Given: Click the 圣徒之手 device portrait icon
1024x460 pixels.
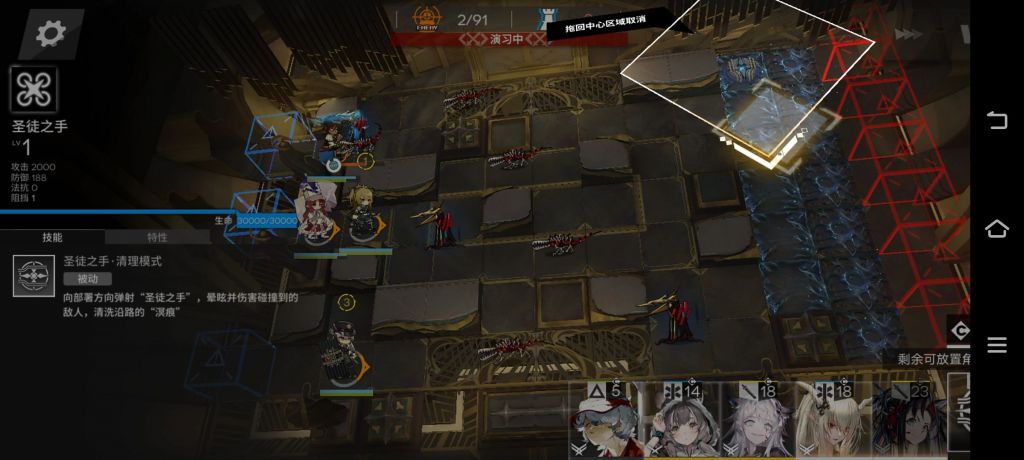Looking at the screenshot, I should 34,91.
